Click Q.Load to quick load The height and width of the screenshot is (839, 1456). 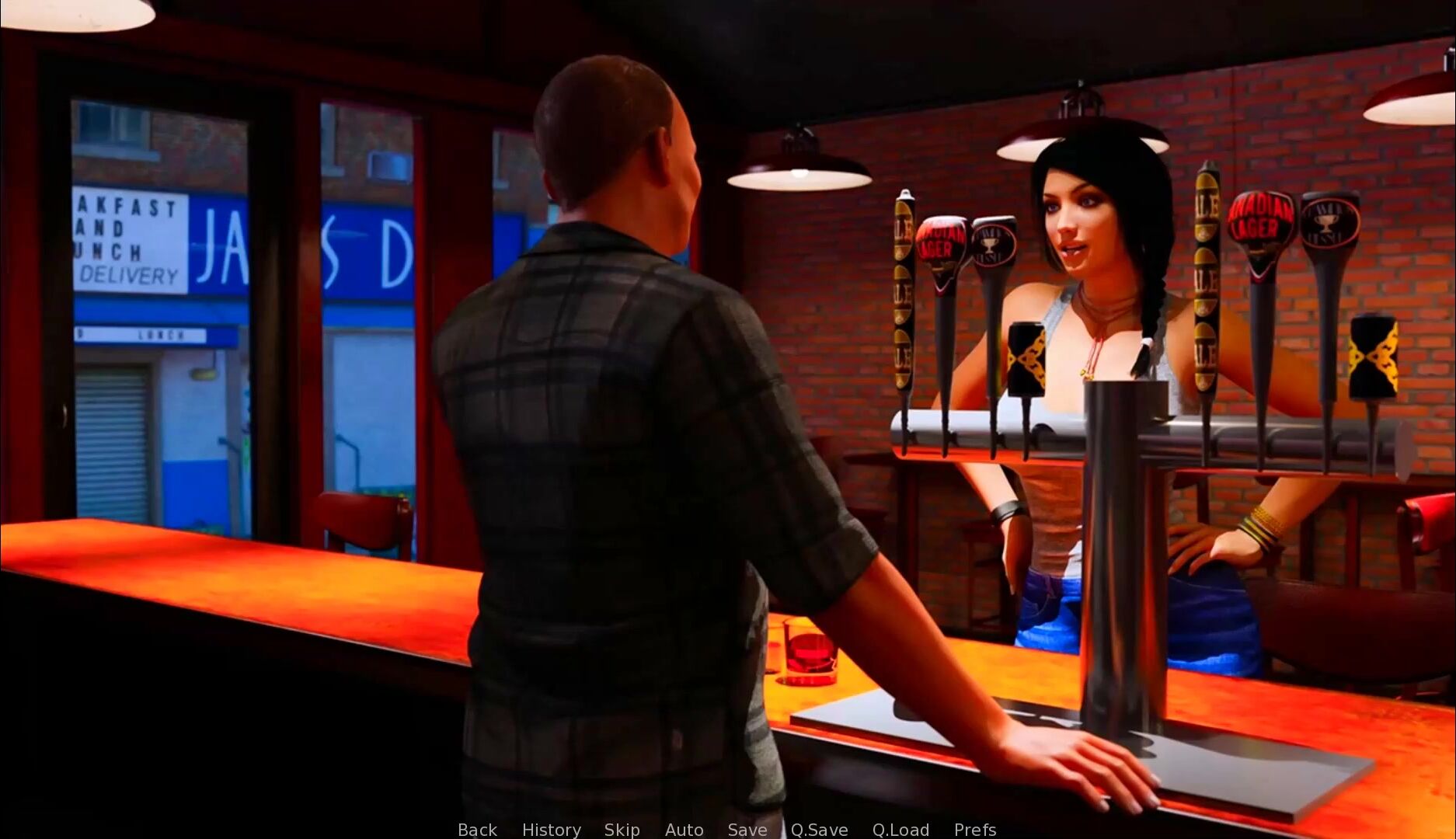tap(900, 829)
